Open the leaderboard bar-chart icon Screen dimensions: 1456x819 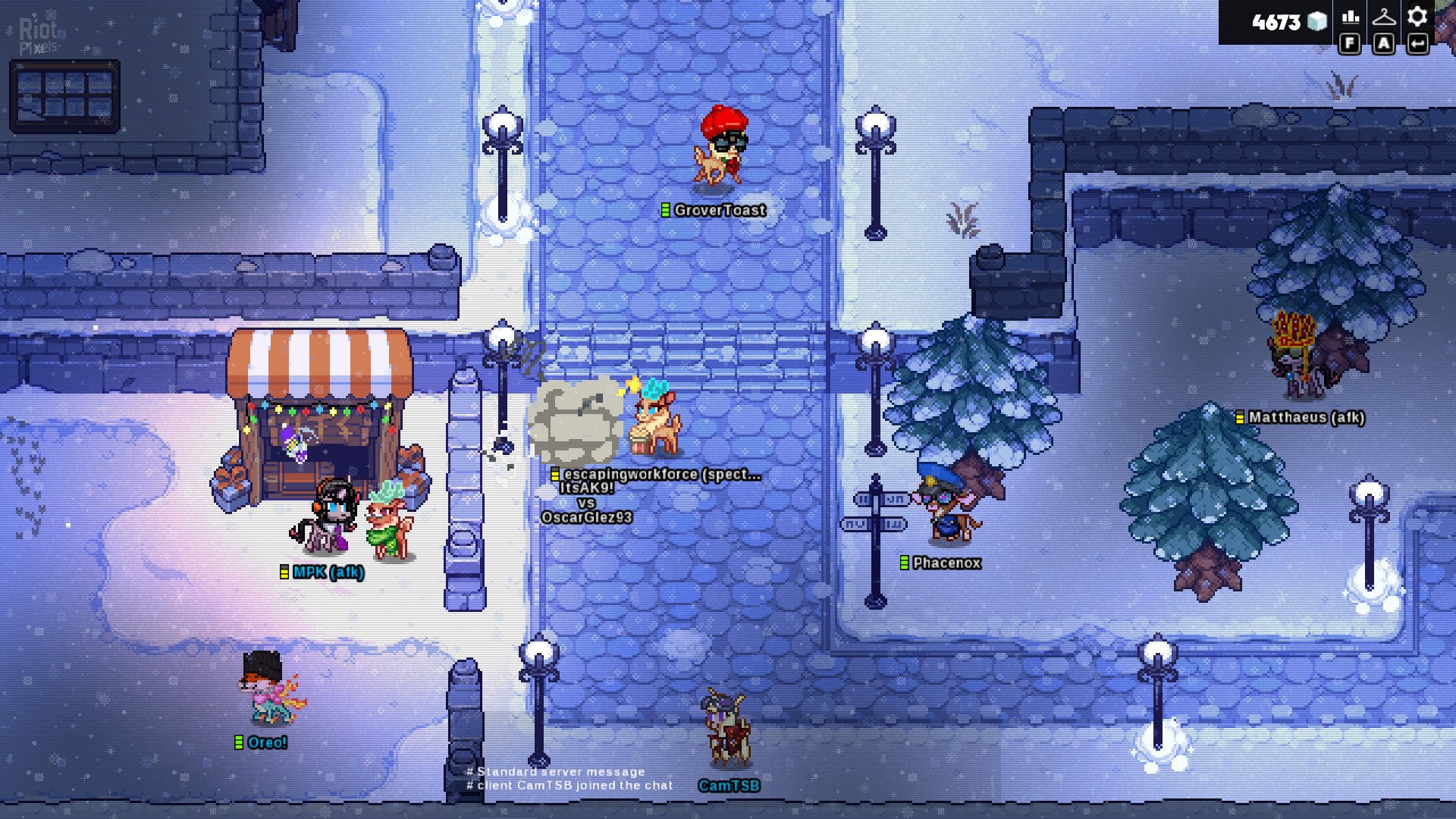(x=1350, y=17)
